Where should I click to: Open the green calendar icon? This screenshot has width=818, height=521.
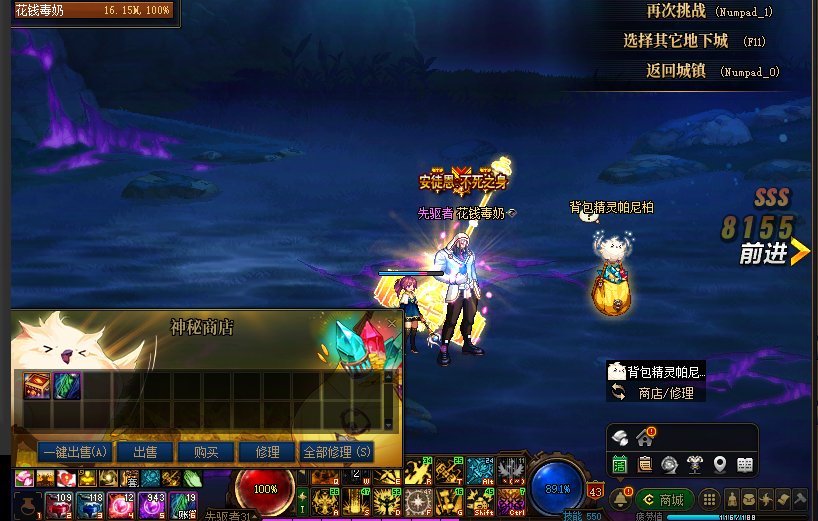(620, 464)
